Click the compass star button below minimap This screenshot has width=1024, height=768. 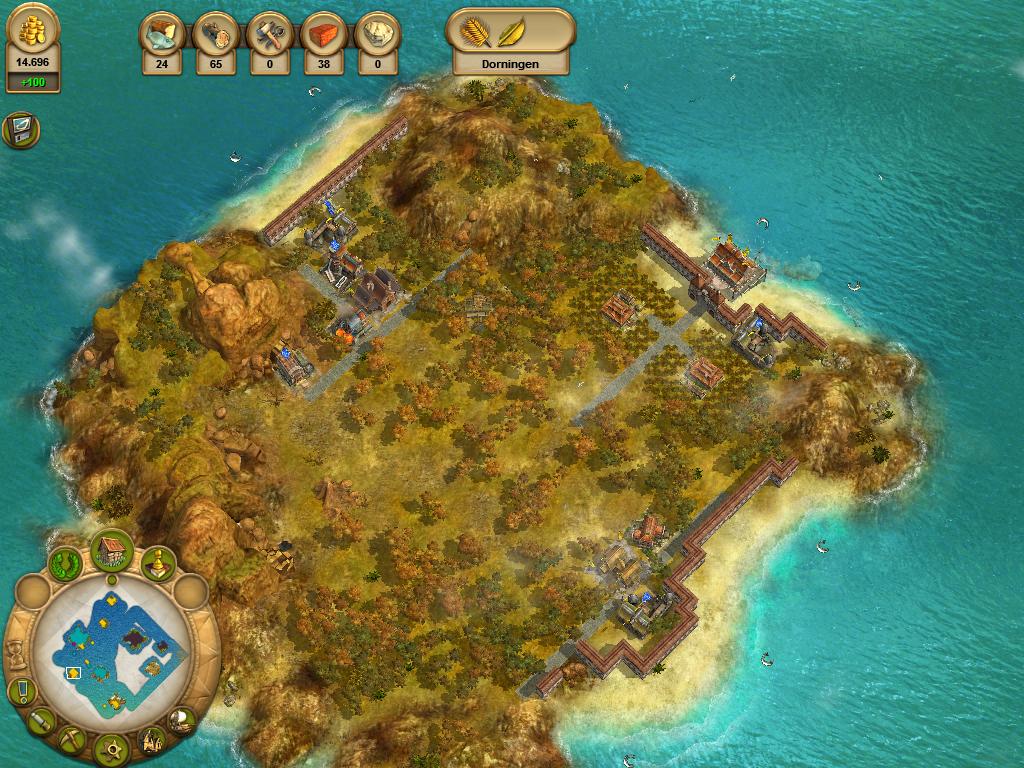(112, 748)
